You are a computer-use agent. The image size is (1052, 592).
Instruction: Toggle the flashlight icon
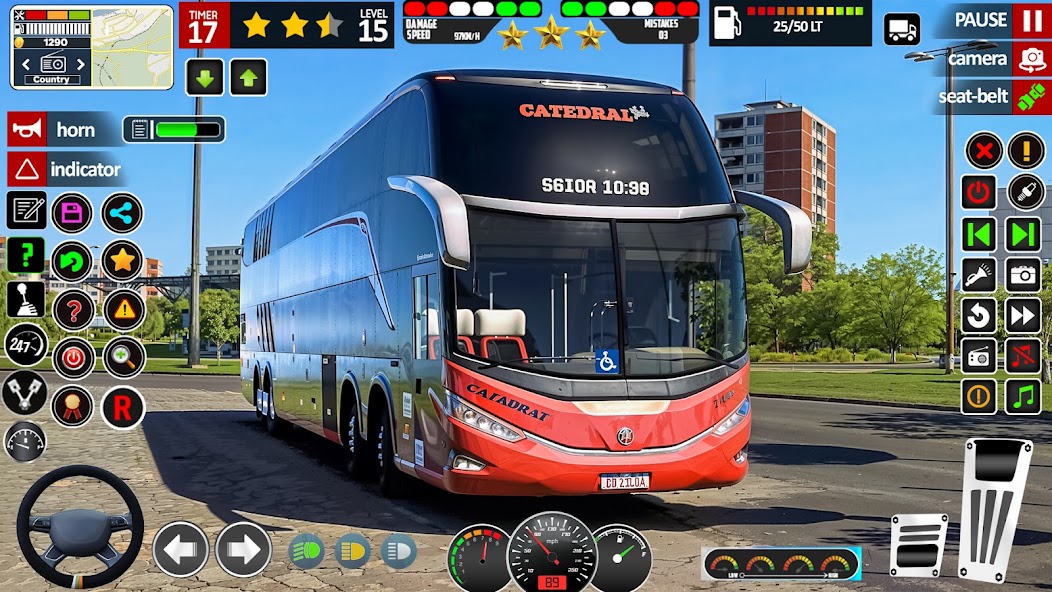[979, 274]
